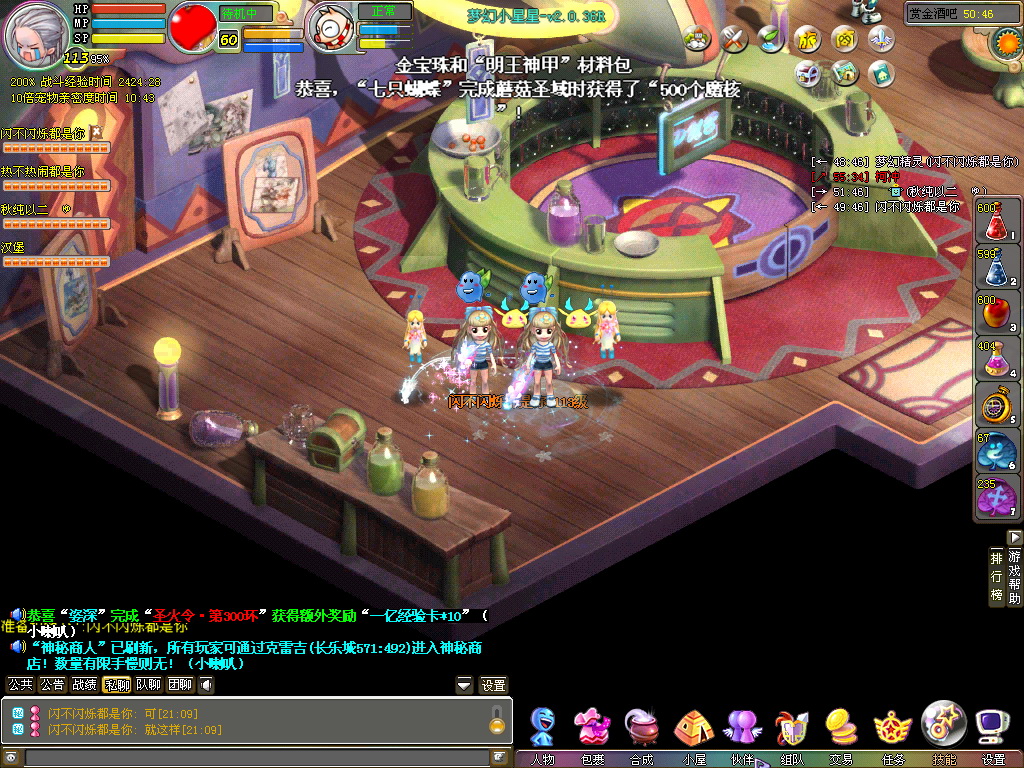The height and width of the screenshot is (768, 1024).
Task: Use the red apple in quickslot 3
Action: (991, 314)
